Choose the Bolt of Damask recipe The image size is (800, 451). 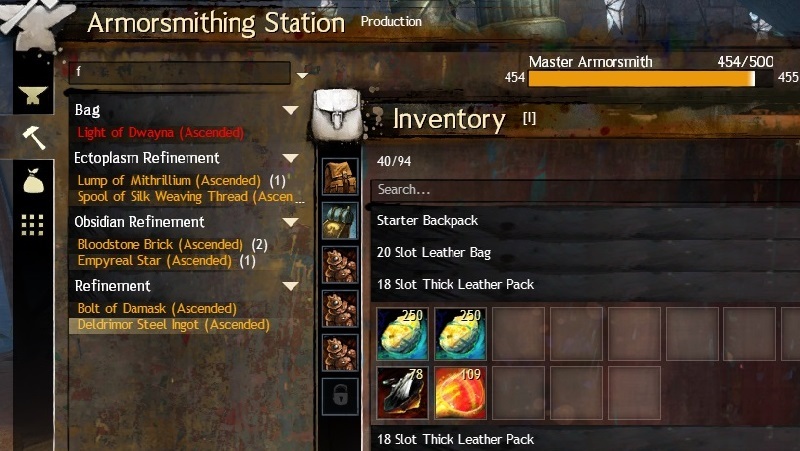click(157, 309)
